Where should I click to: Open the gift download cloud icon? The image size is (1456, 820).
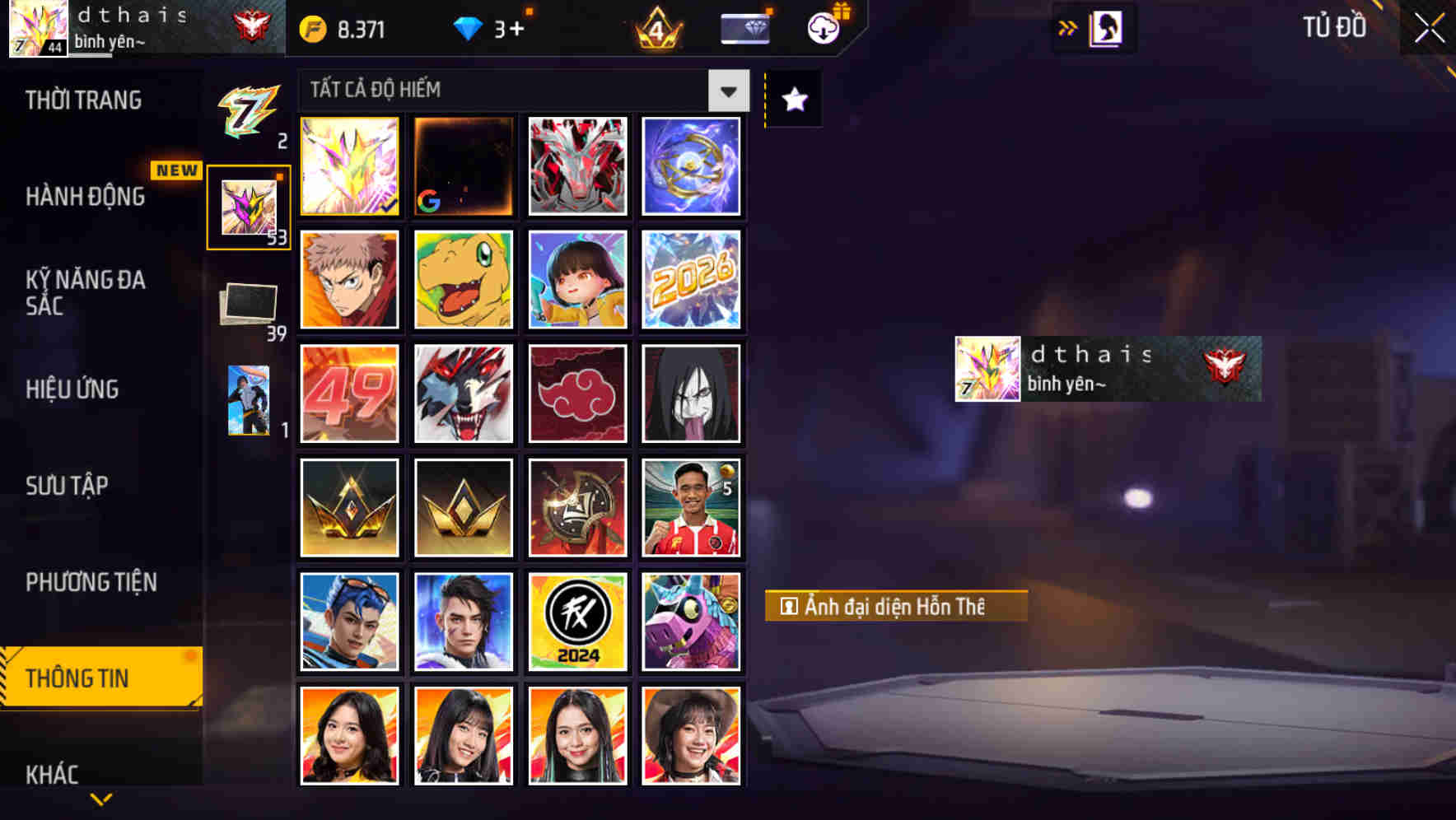point(823,29)
